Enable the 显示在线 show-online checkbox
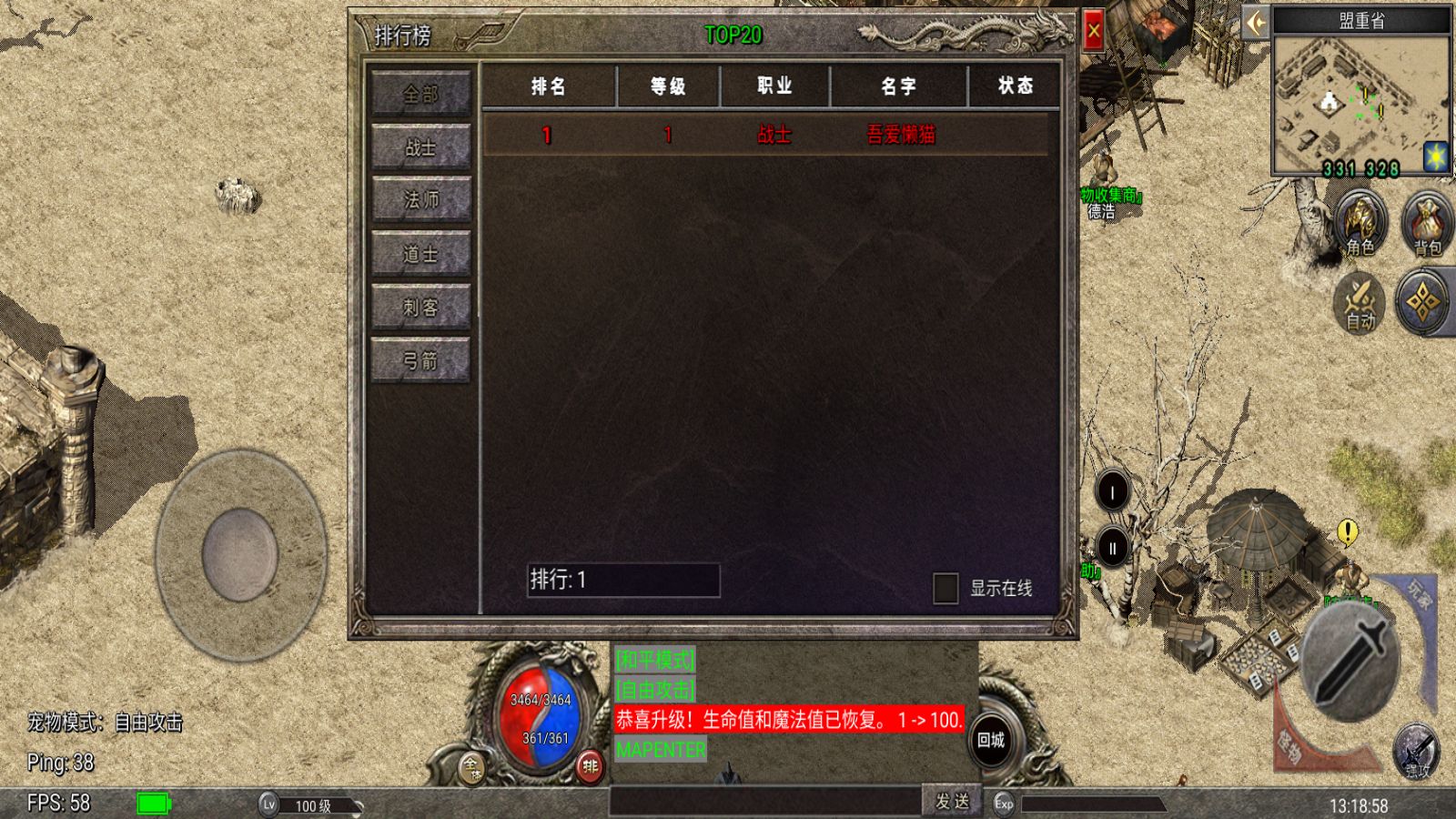The image size is (1456, 819). click(x=945, y=589)
